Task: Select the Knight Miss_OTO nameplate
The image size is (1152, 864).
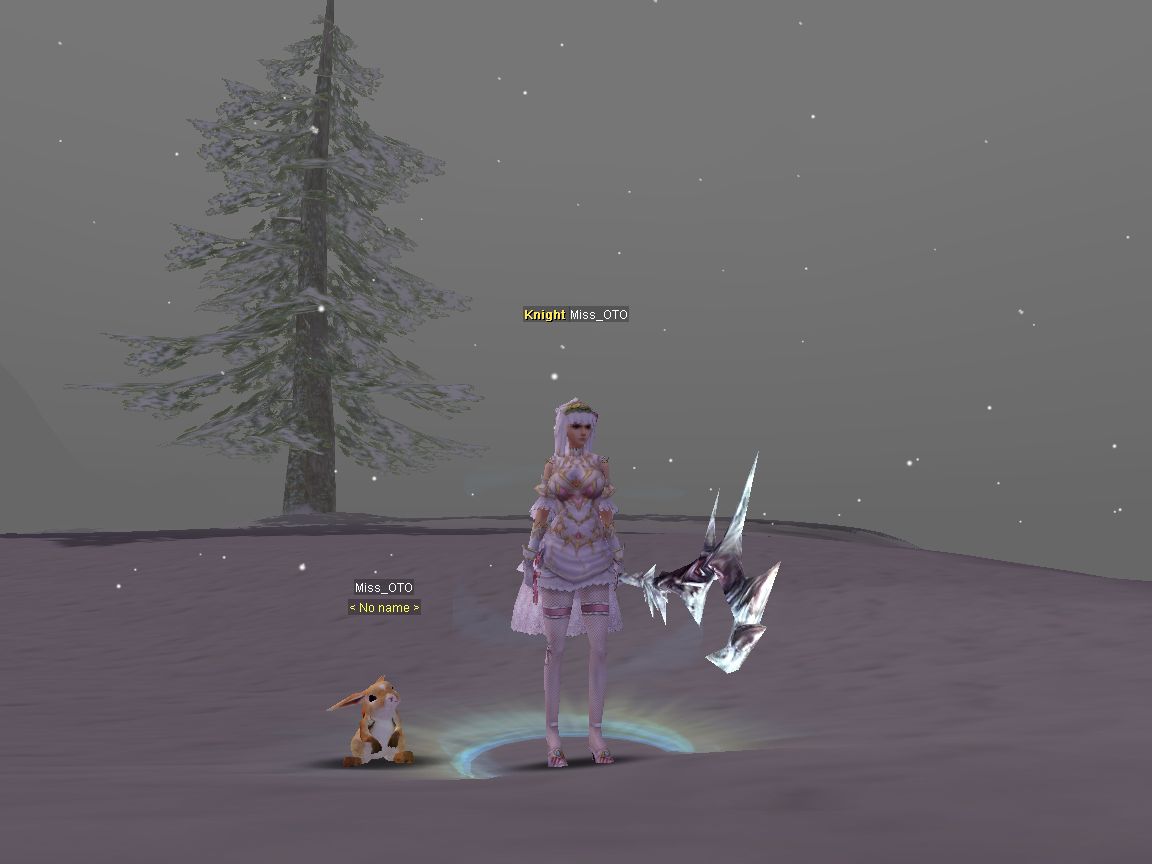Action: tap(576, 315)
